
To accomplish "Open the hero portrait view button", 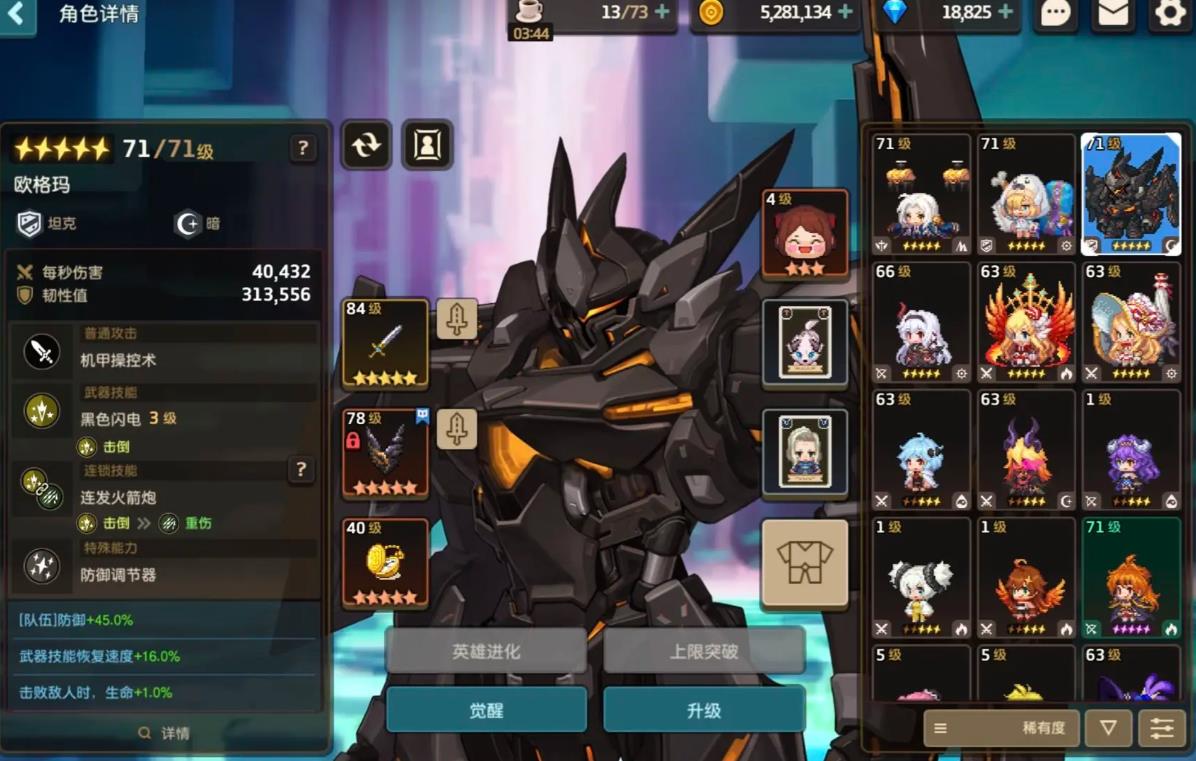I will (x=427, y=145).
